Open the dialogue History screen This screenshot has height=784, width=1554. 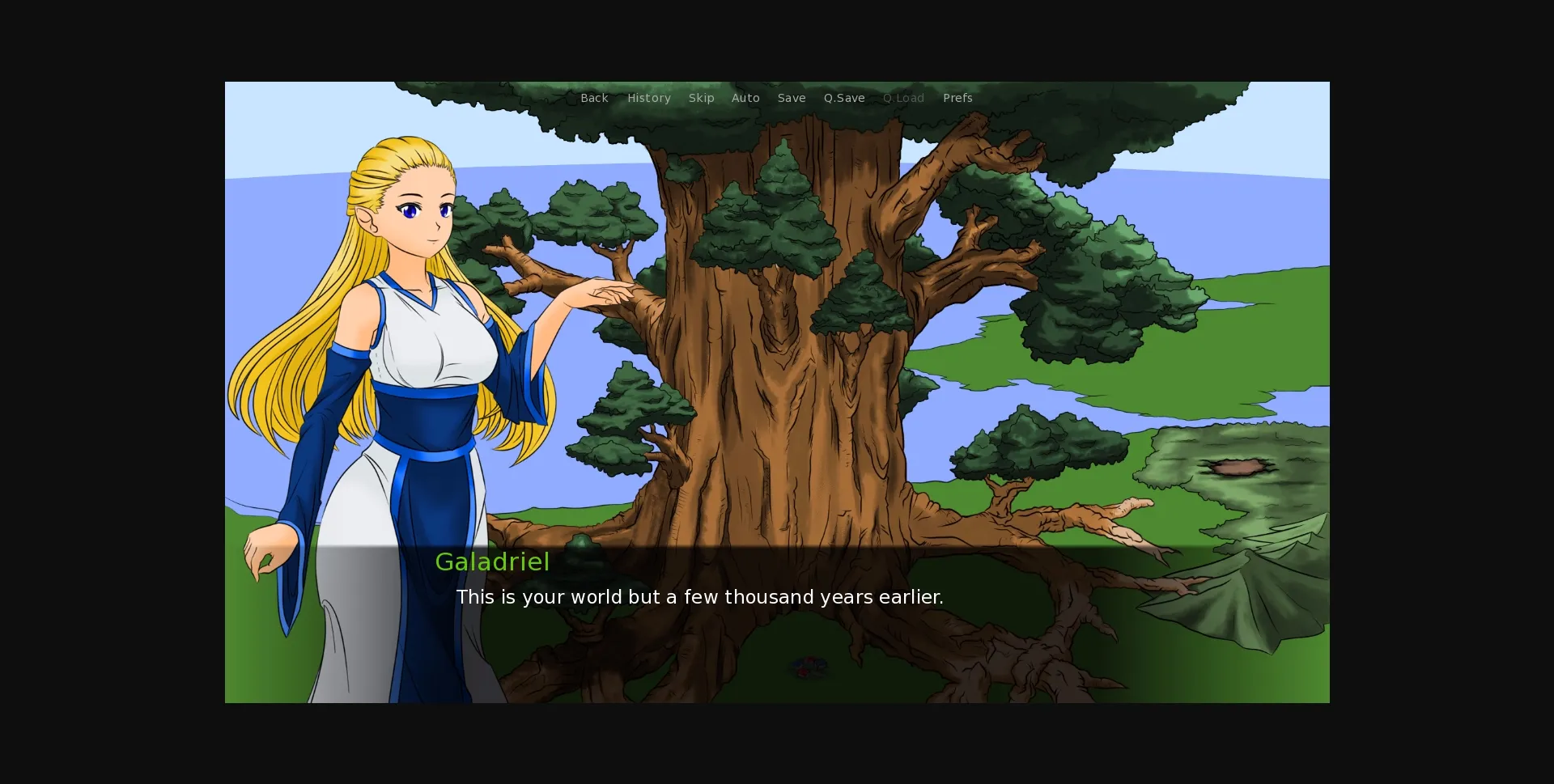pyautogui.click(x=648, y=98)
